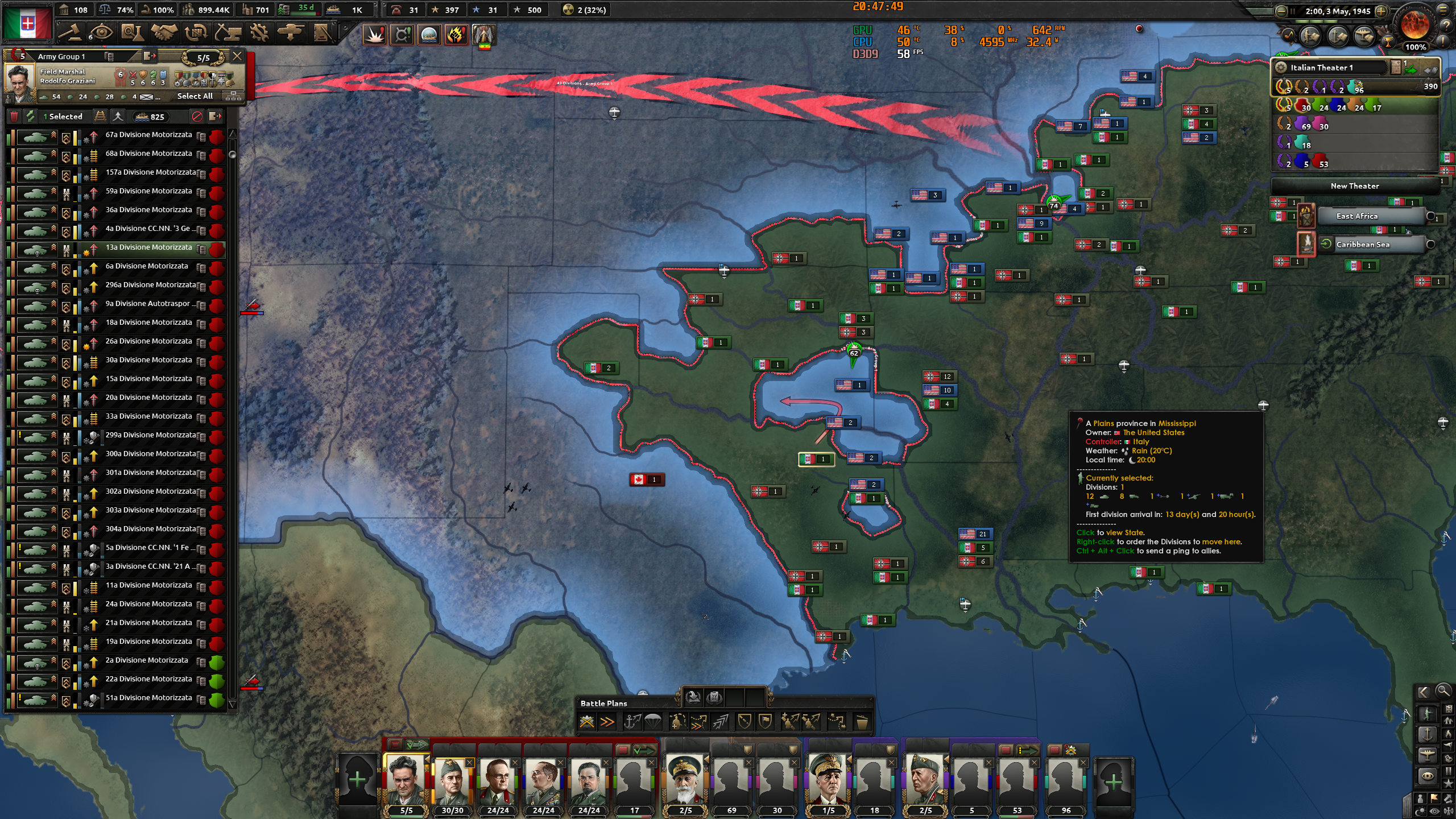This screenshot has width=1456, height=819.
Task: Open the research tab flask icon
Action: (133, 32)
